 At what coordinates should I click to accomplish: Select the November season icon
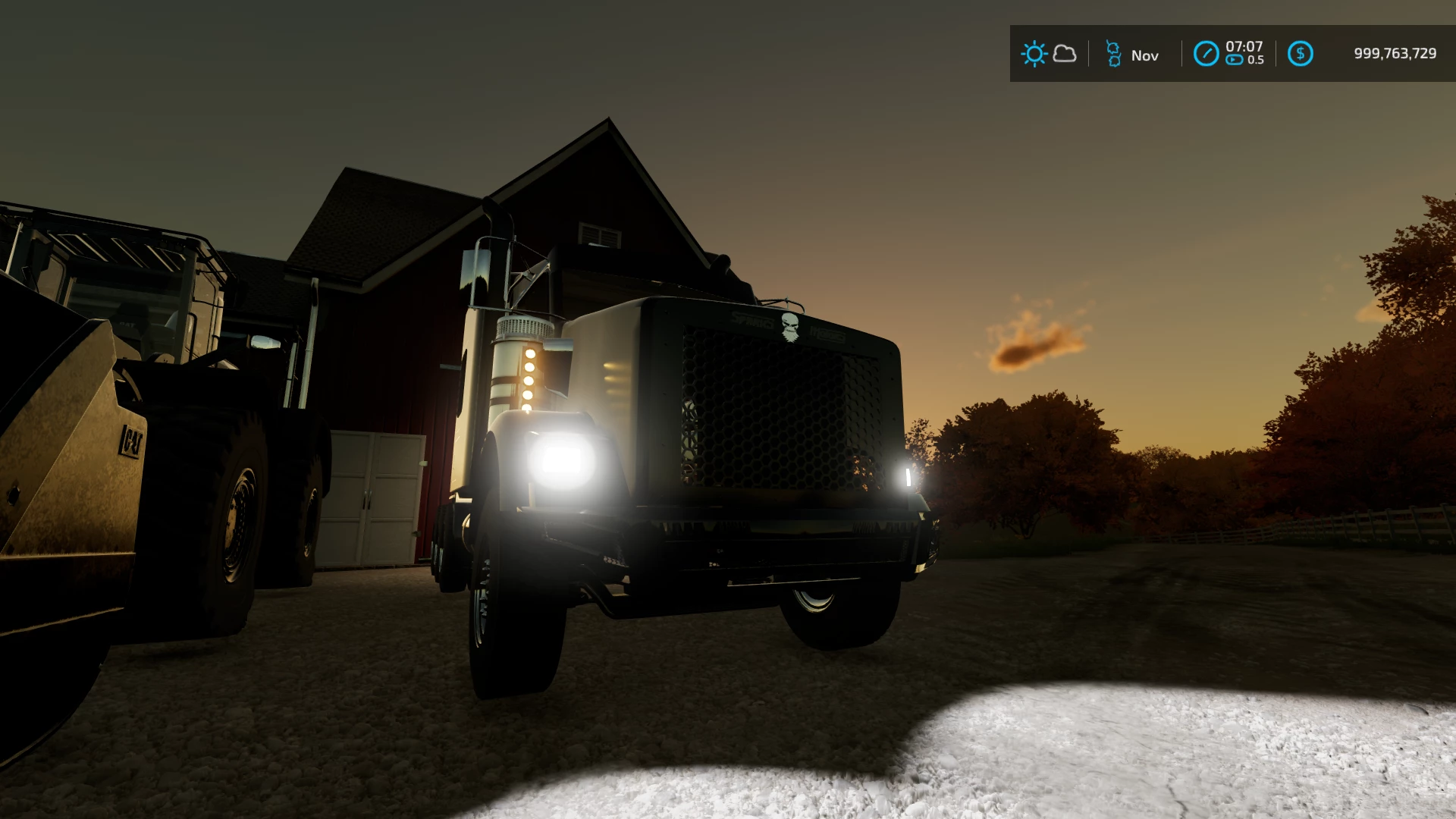1113,54
